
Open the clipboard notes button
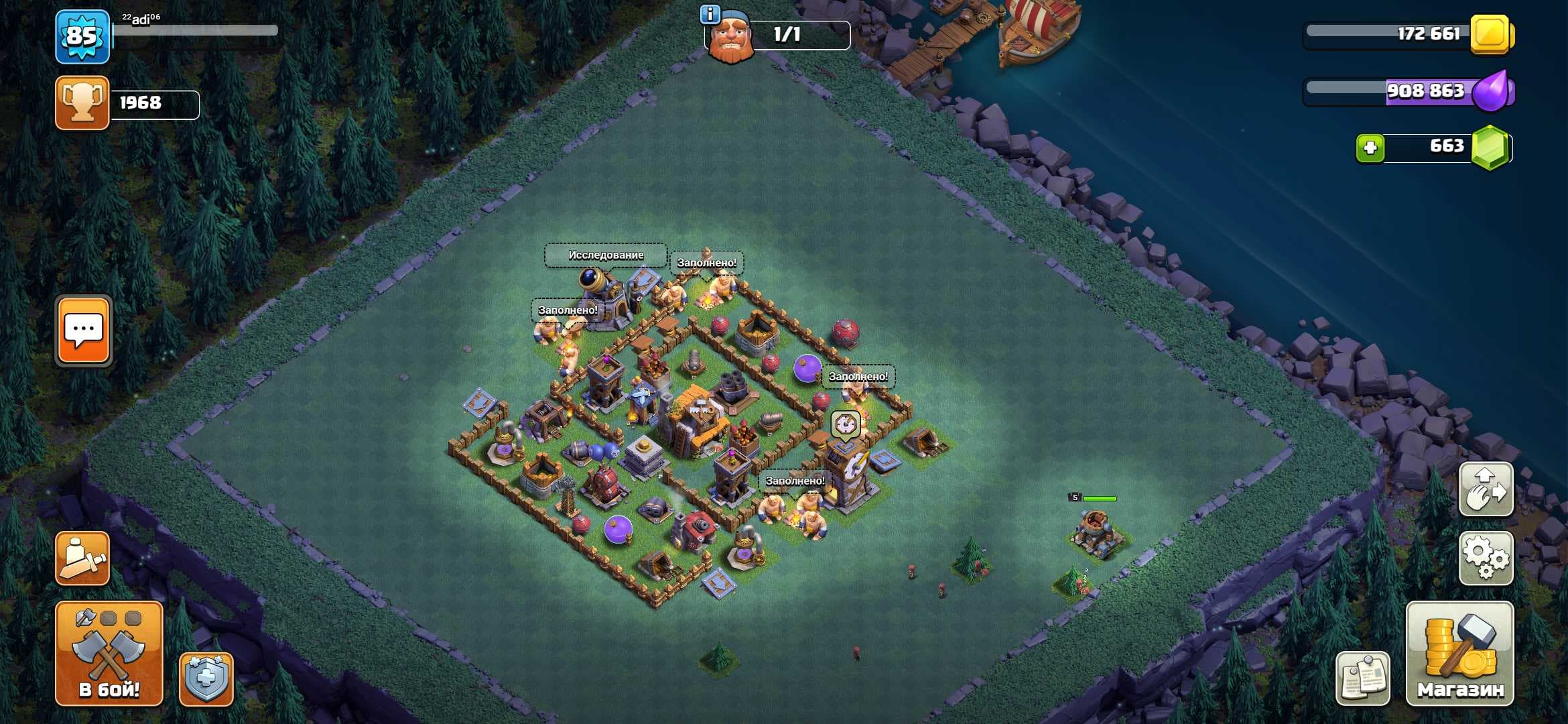click(x=1362, y=678)
